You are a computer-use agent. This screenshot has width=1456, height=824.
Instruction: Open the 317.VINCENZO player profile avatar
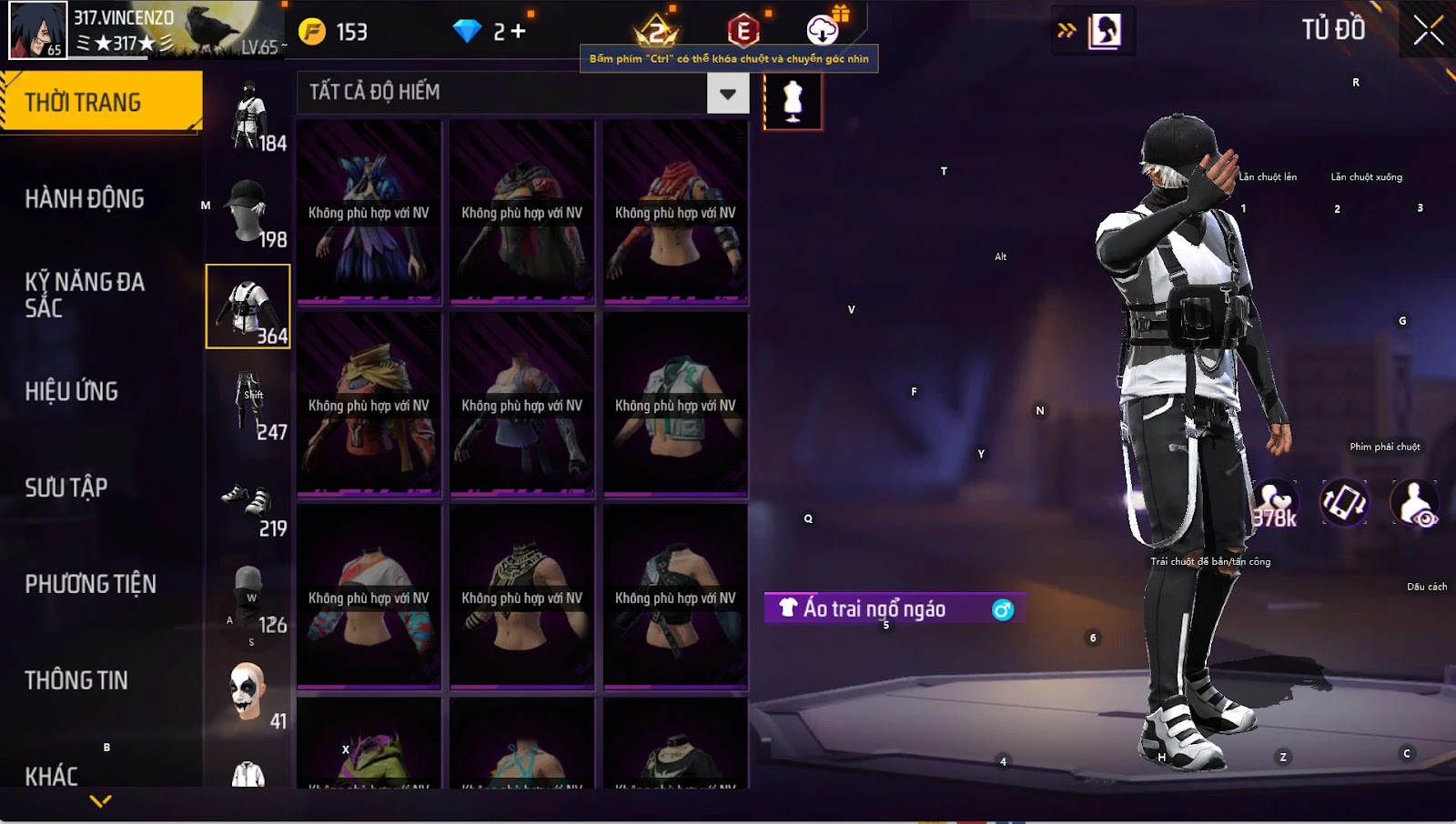(37, 30)
